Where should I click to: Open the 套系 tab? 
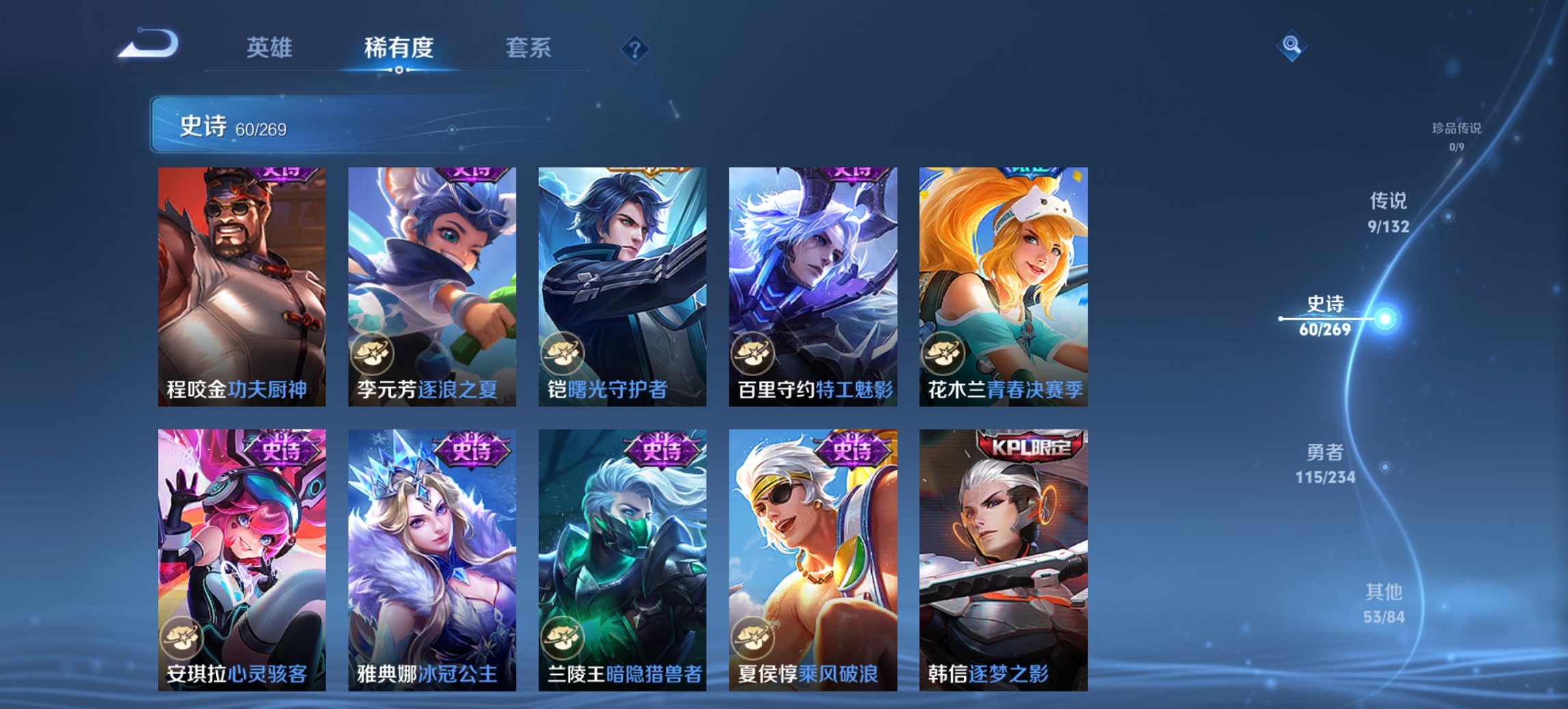(x=530, y=48)
